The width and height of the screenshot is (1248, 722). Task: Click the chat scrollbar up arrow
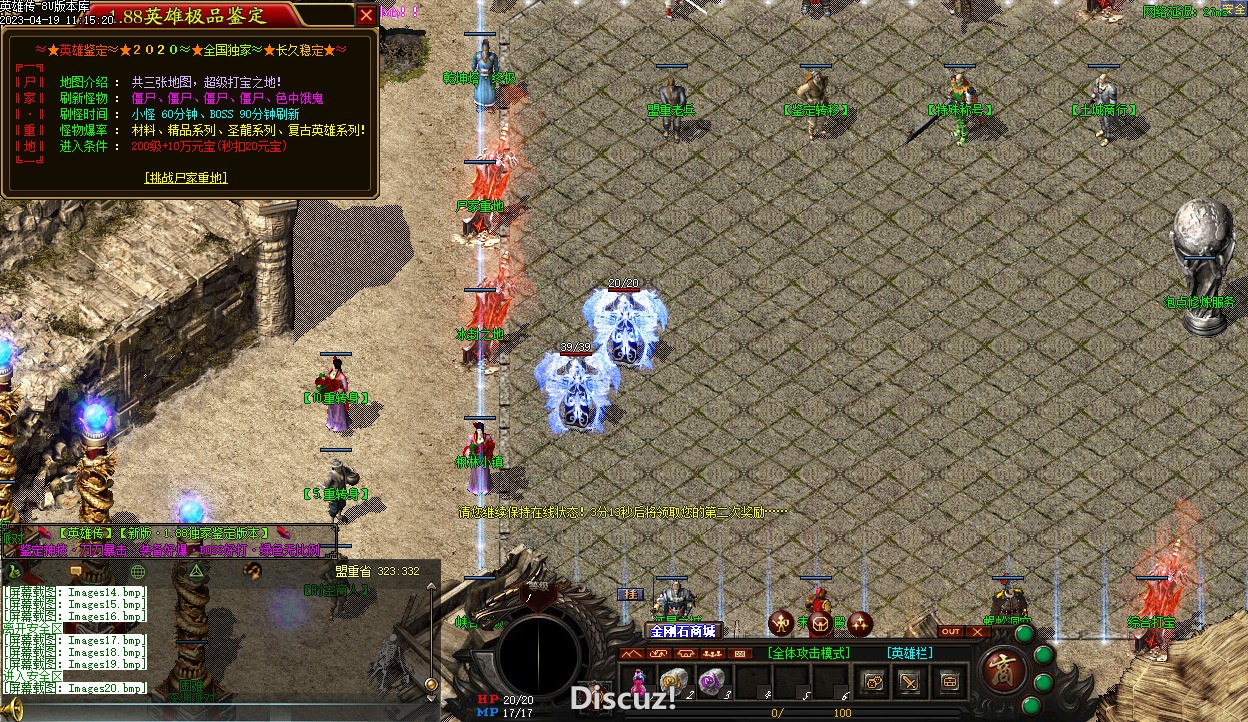(431, 587)
